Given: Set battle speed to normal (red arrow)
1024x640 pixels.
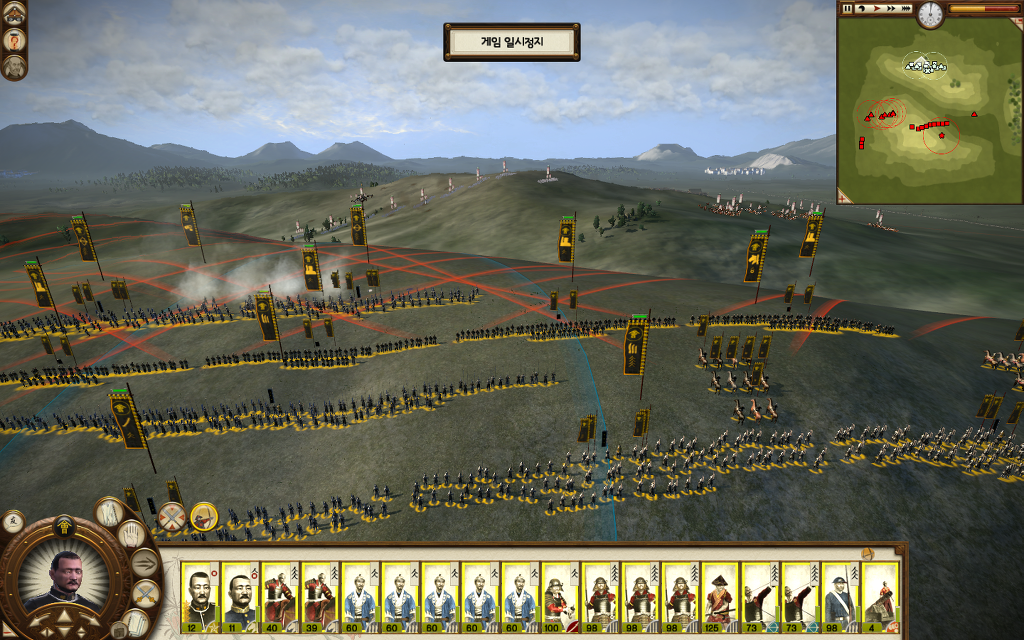Looking at the screenshot, I should (x=876, y=9).
